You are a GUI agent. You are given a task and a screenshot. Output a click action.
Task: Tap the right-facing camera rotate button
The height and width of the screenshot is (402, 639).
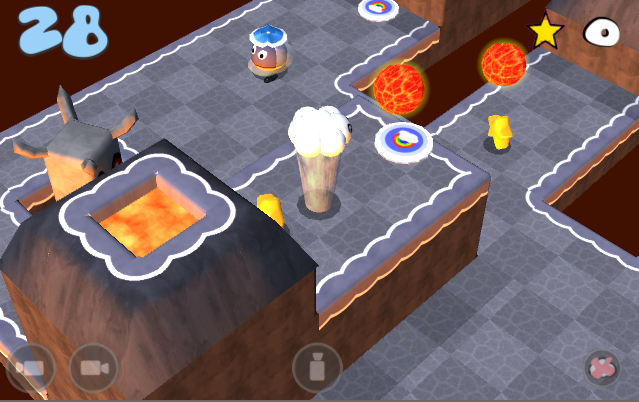93,369
